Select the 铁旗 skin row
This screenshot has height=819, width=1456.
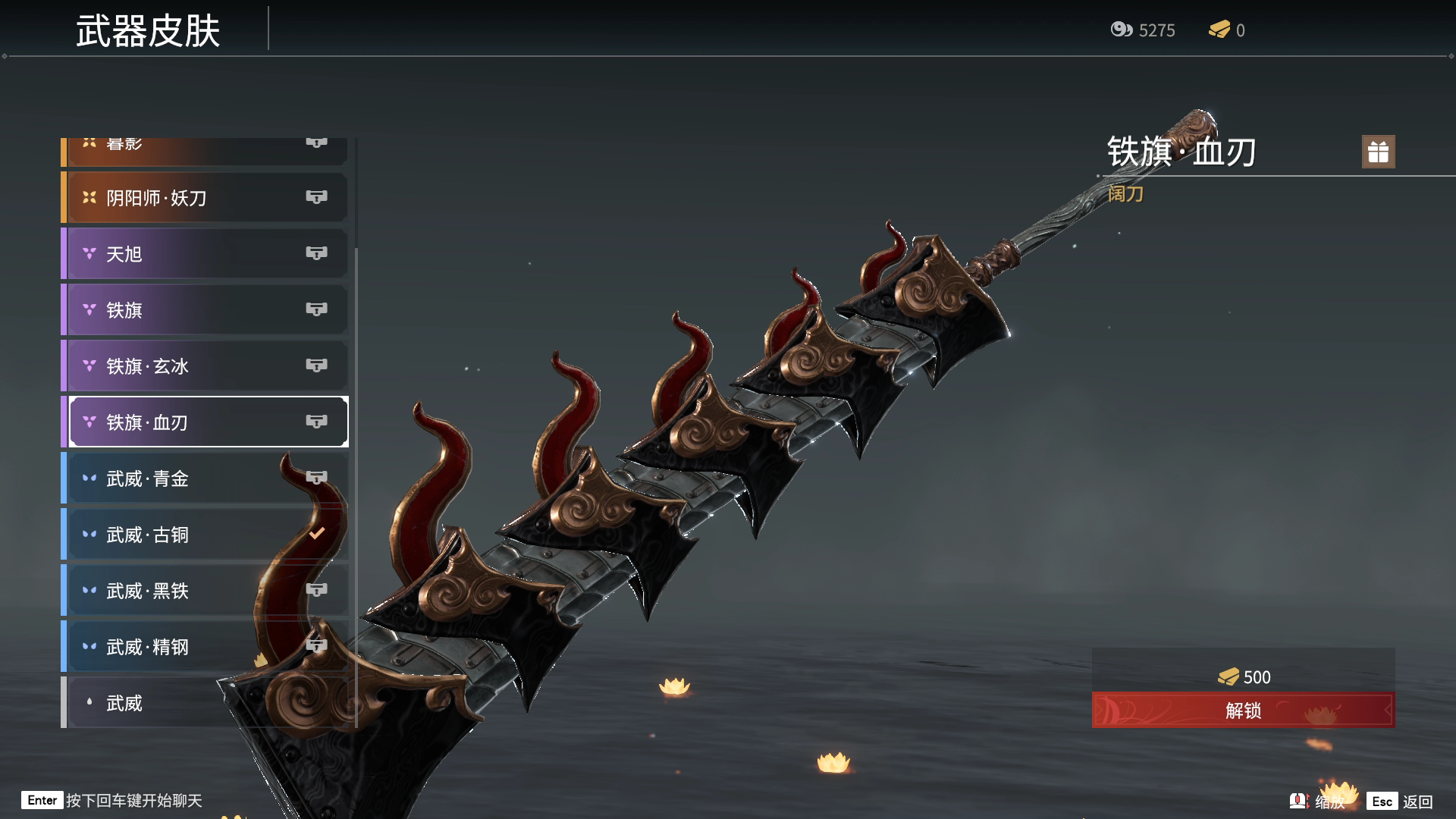coord(205,310)
